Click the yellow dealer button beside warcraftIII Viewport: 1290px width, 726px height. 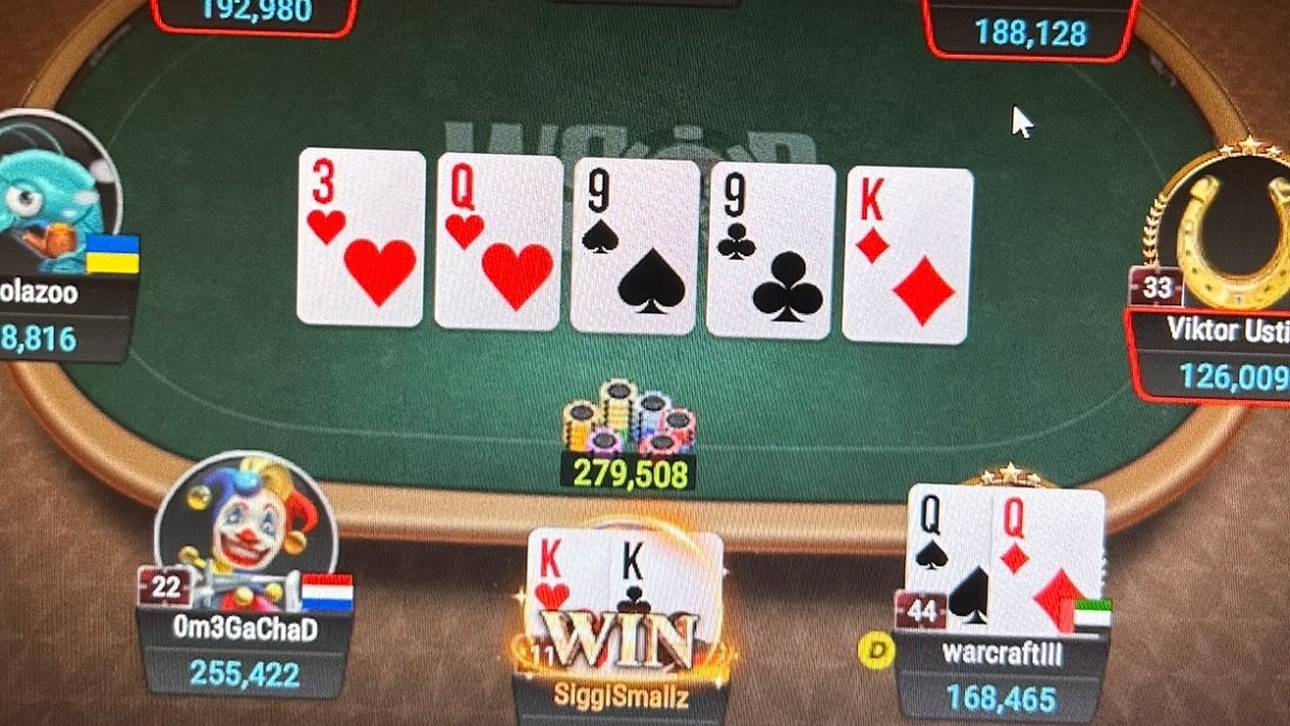[x=875, y=650]
